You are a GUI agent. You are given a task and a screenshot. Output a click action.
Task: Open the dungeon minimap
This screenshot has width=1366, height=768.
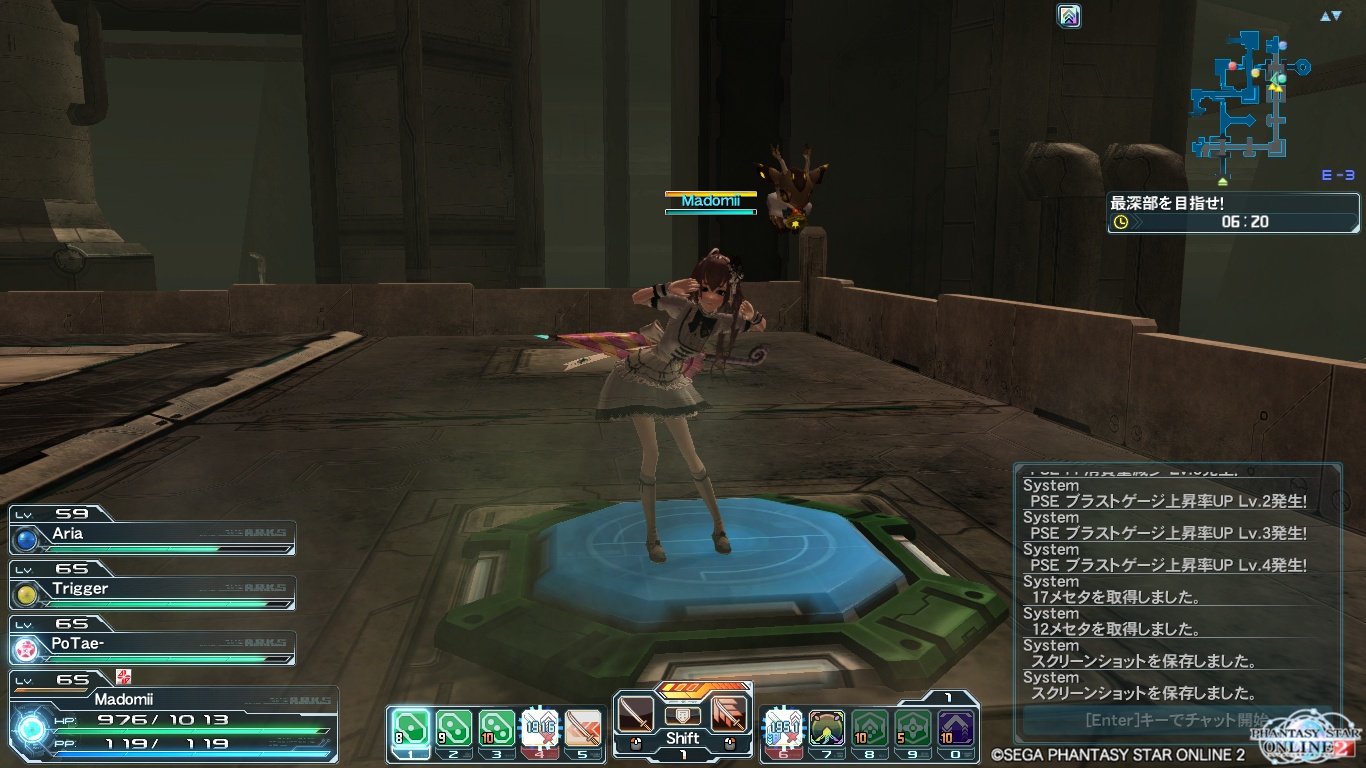click(x=1248, y=95)
